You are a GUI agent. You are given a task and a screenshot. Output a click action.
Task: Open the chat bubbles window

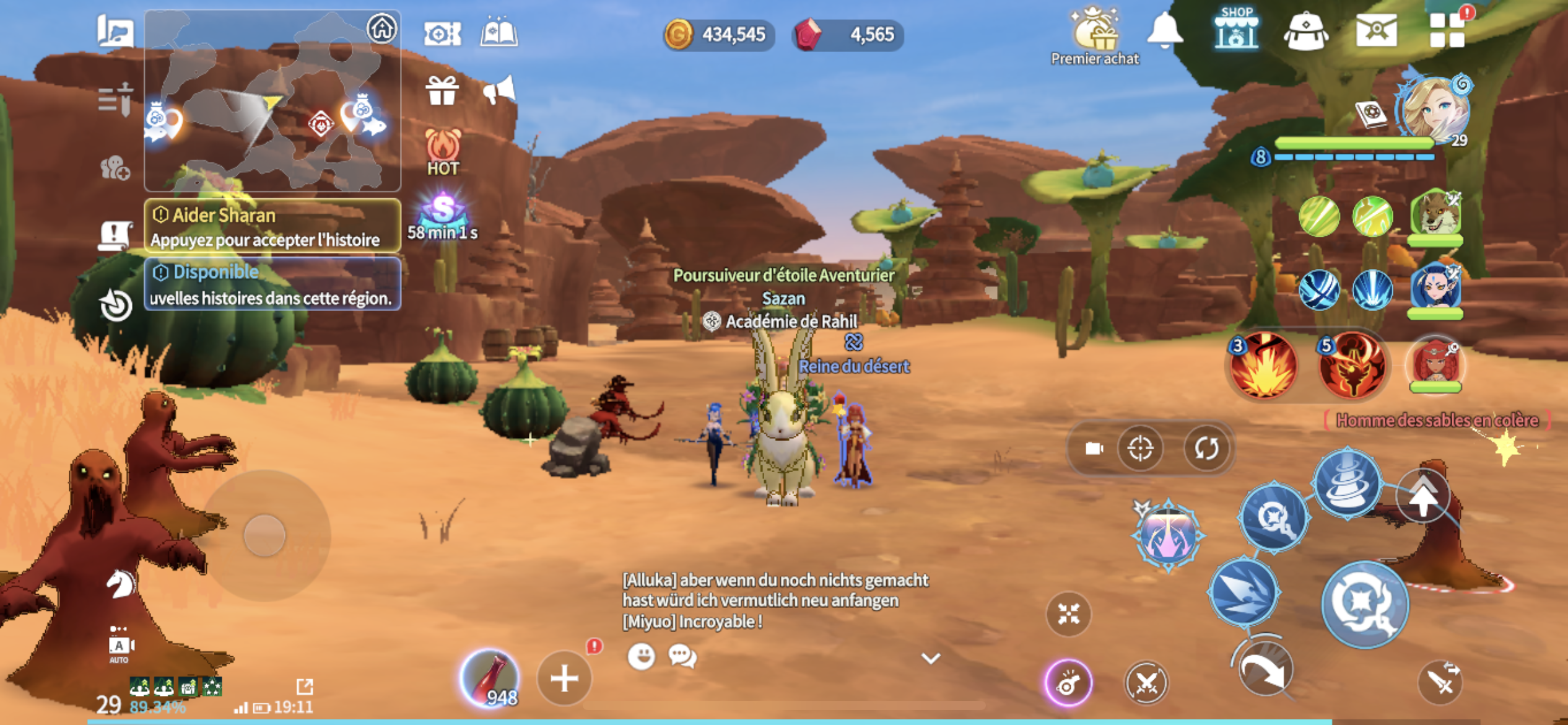pos(682,656)
